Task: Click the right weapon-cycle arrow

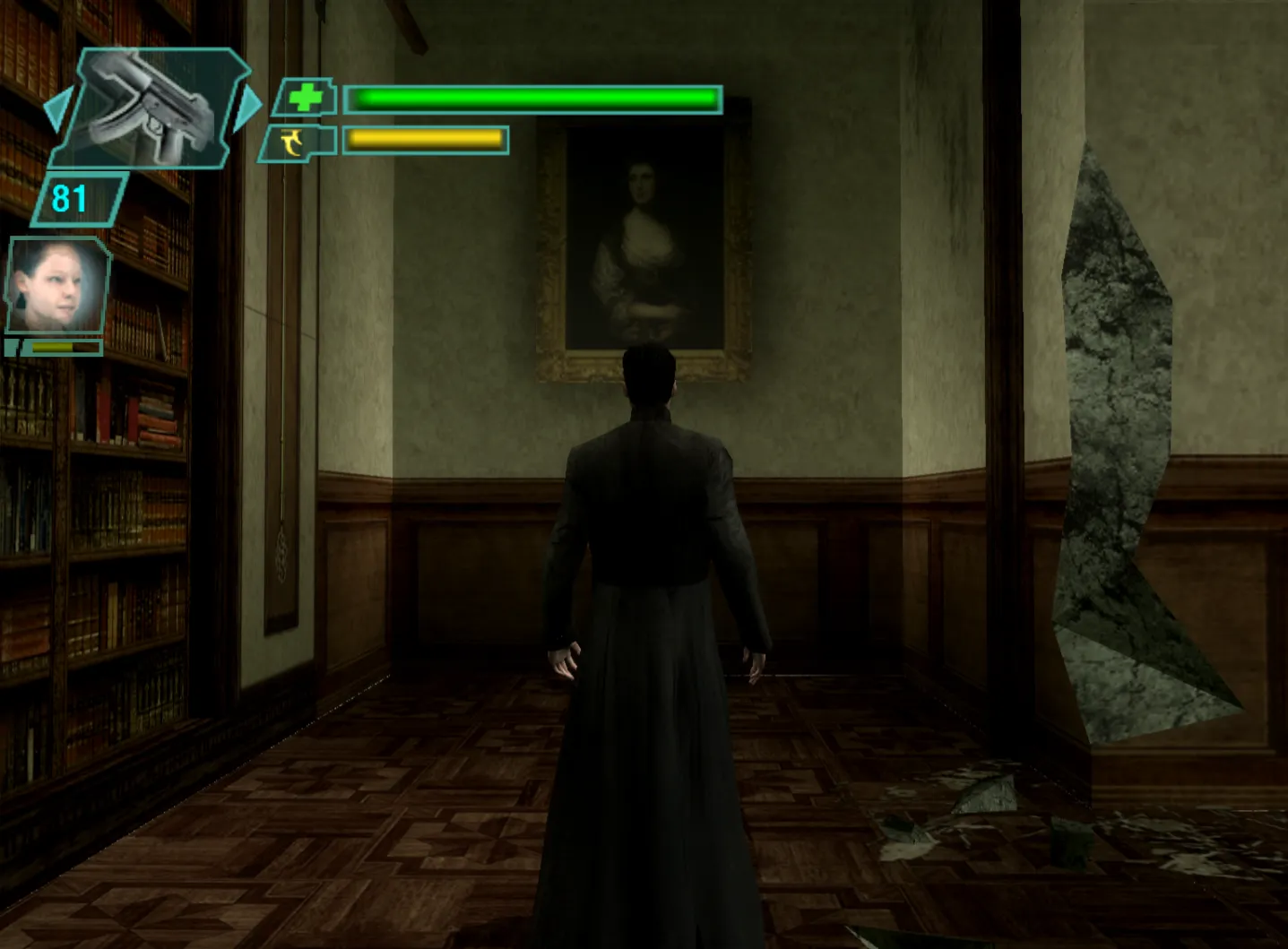Action: [247, 105]
